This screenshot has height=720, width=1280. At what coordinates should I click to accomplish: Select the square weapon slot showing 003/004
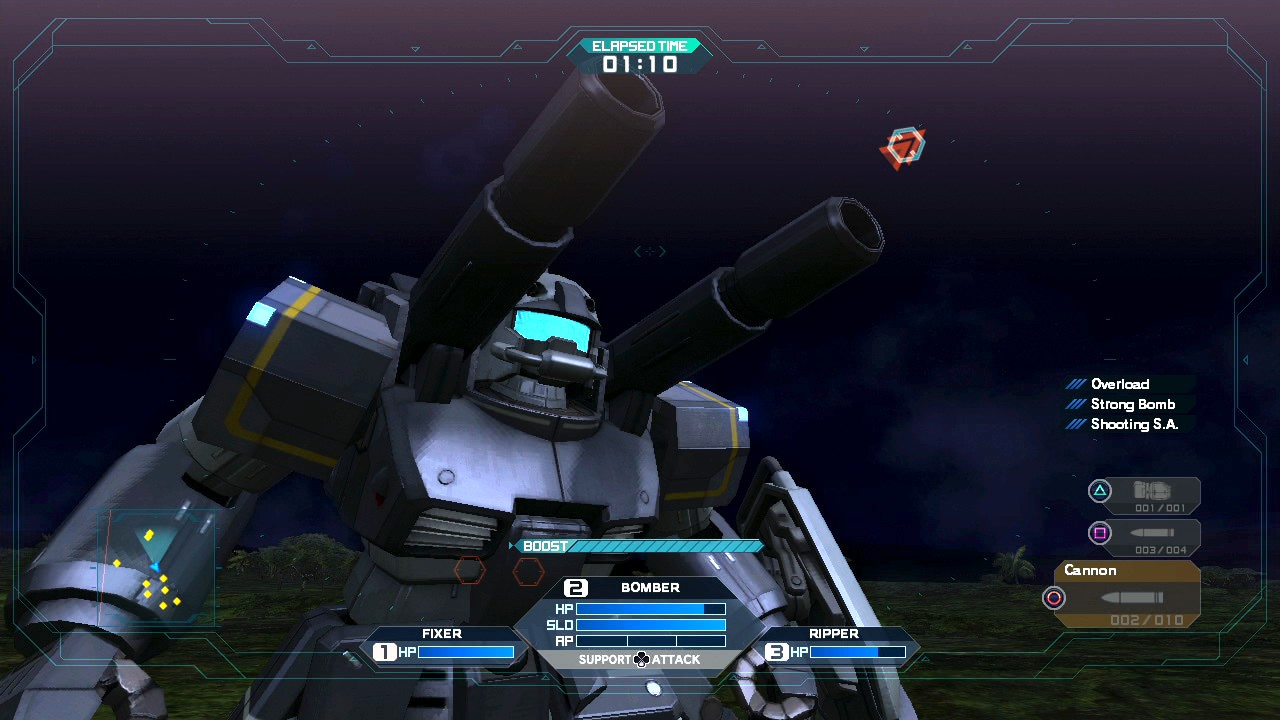[x=1146, y=535]
